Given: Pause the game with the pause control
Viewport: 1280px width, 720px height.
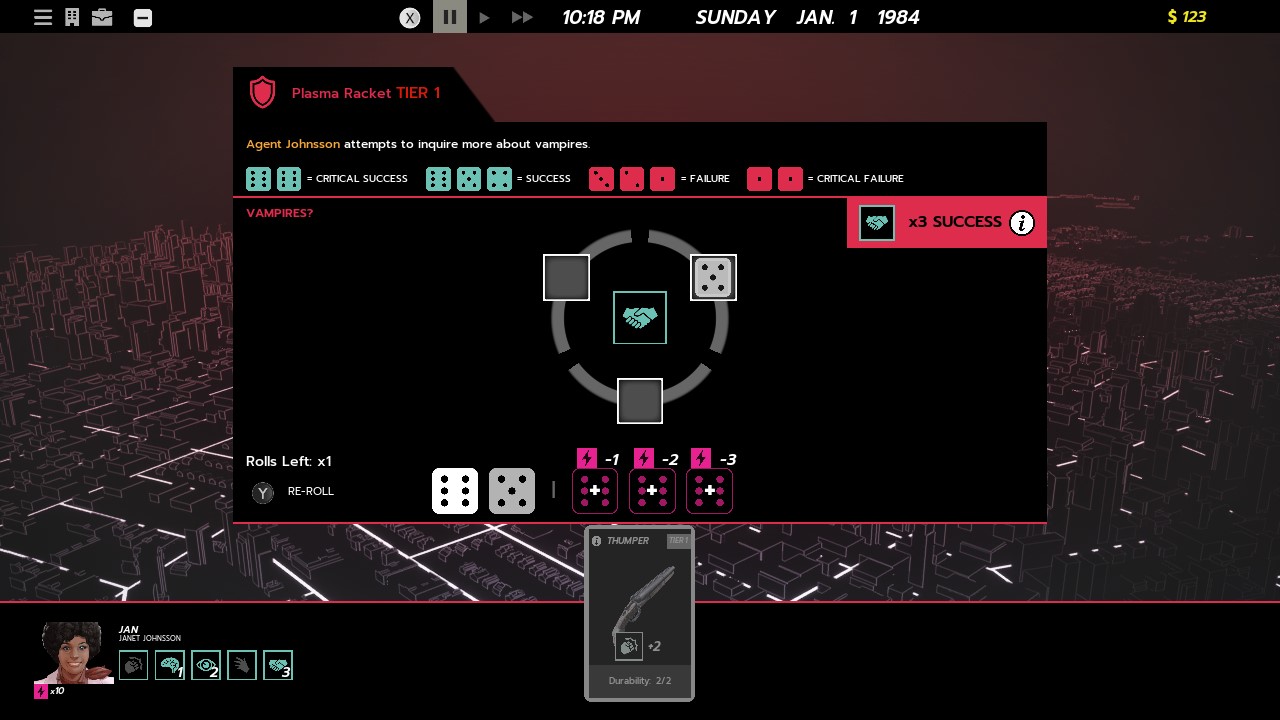Looking at the screenshot, I should pyautogui.click(x=449, y=17).
